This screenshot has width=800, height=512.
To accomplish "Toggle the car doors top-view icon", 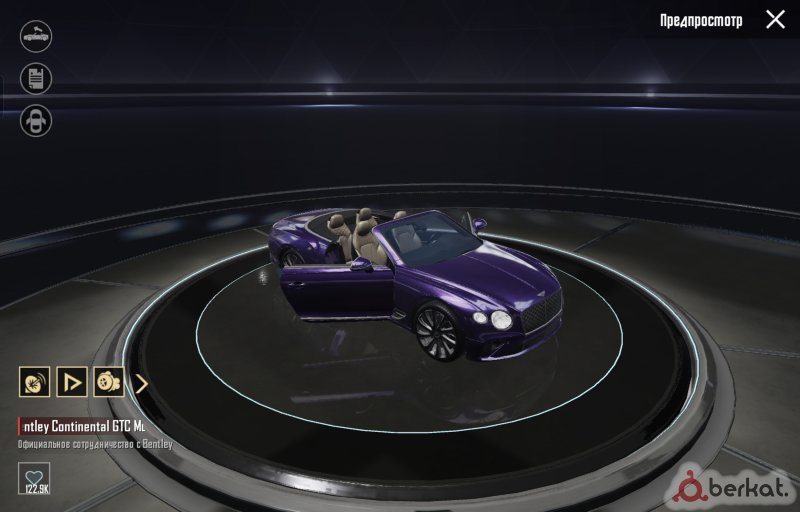I will [x=36, y=121].
